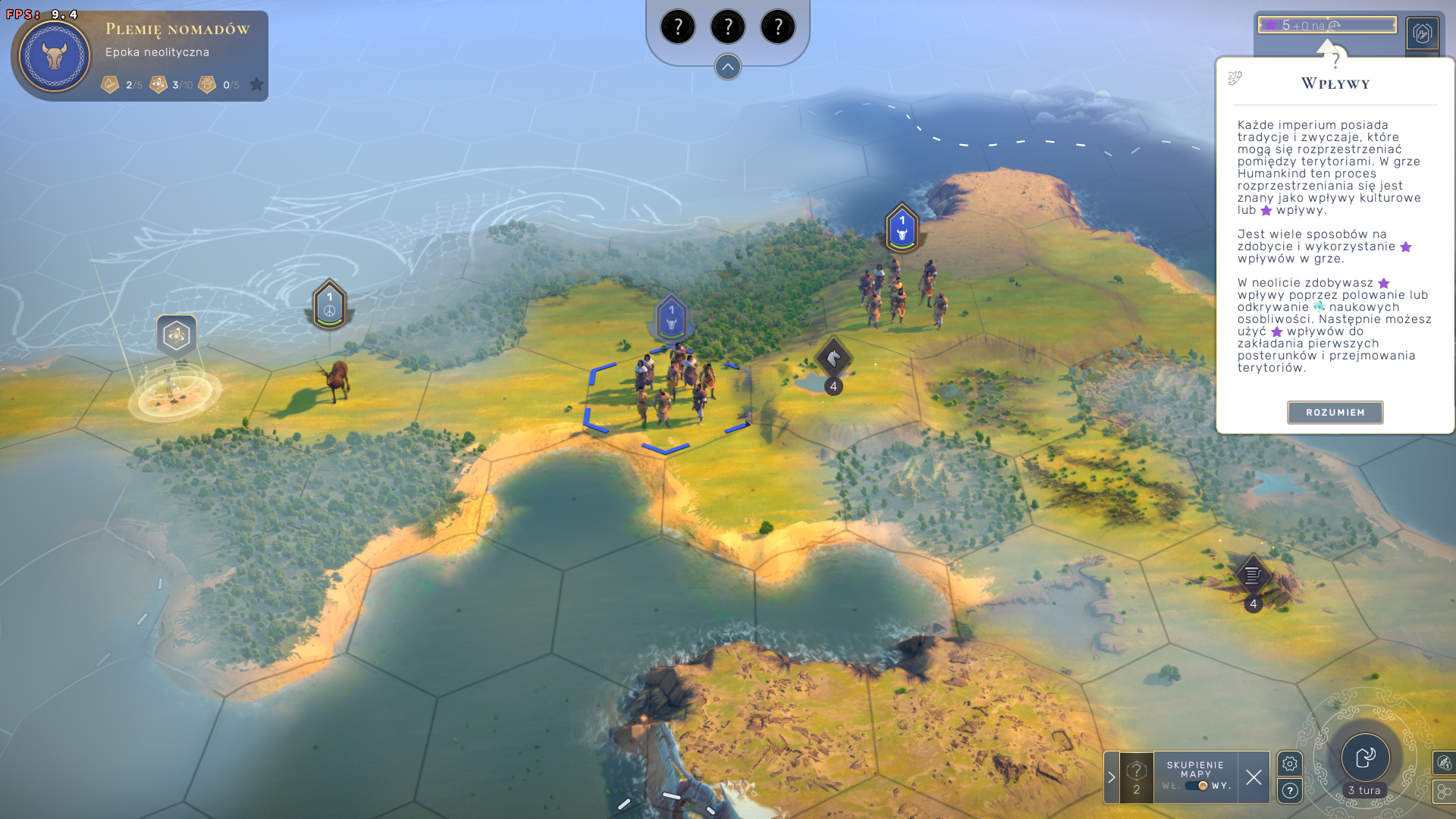The image size is (1456, 819).
Task: Click the scroll marker with number four
Action: tap(1253, 576)
